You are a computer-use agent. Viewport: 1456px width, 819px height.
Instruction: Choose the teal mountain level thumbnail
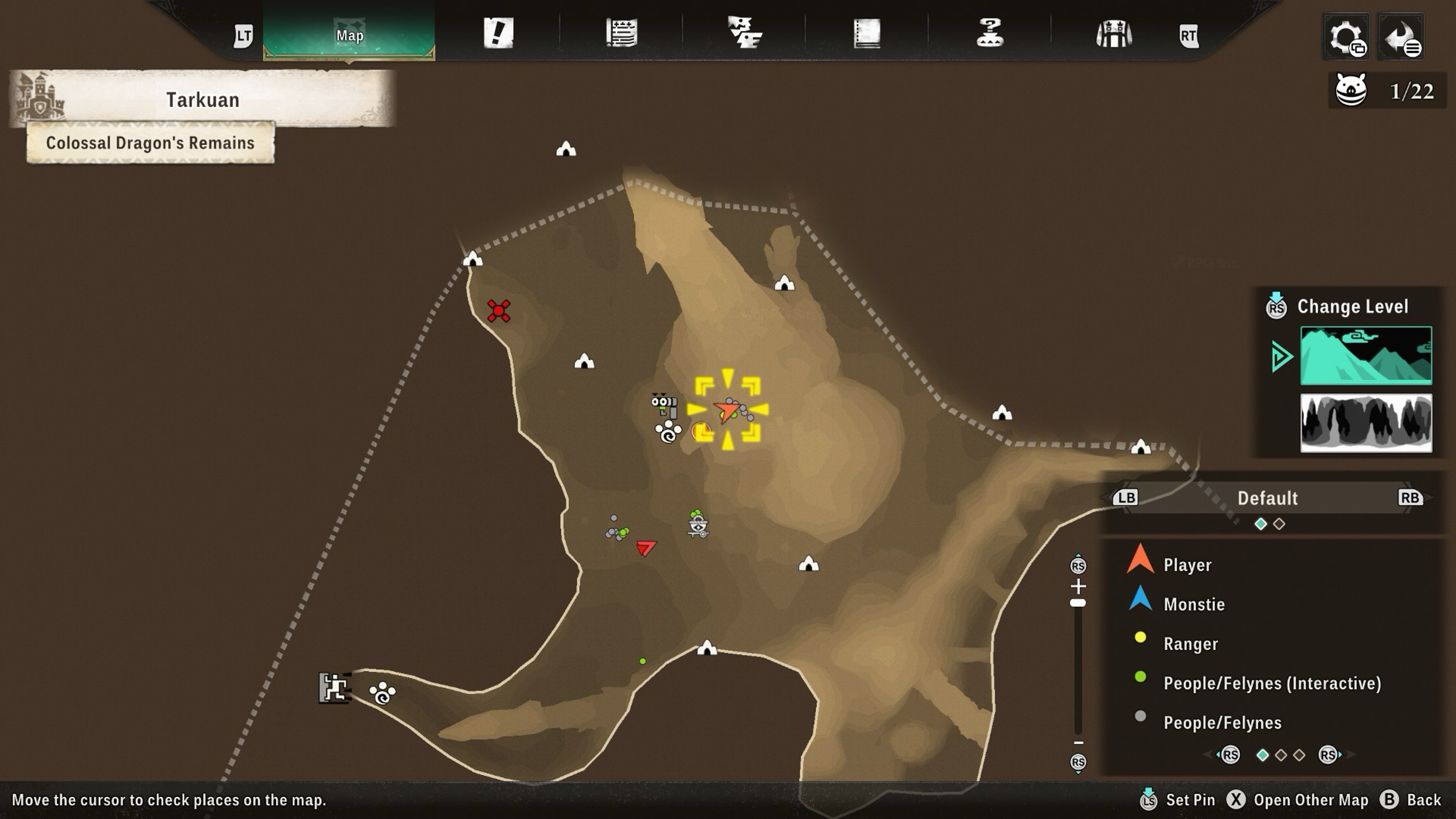coord(1366,355)
